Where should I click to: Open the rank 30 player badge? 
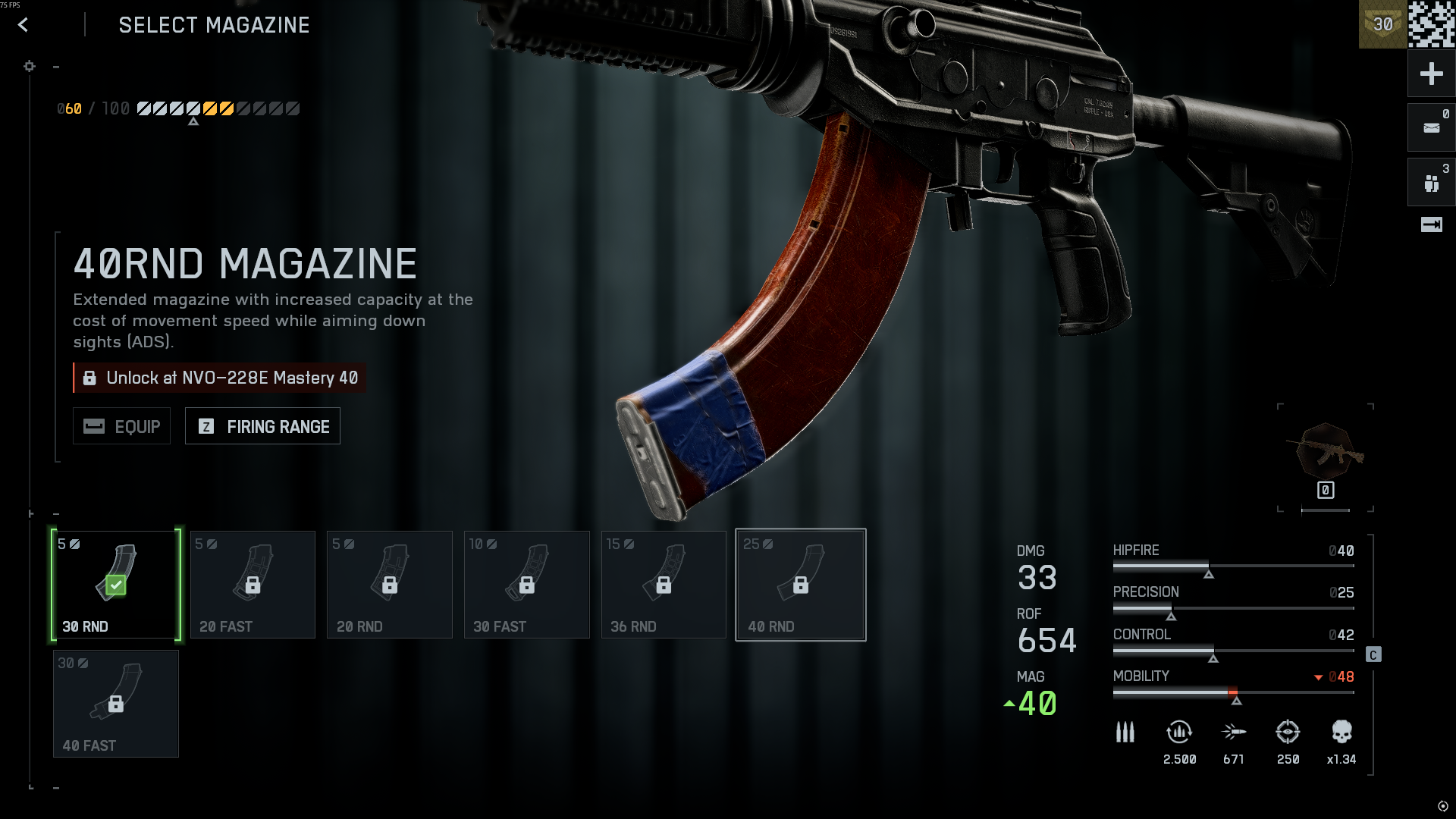1382,24
